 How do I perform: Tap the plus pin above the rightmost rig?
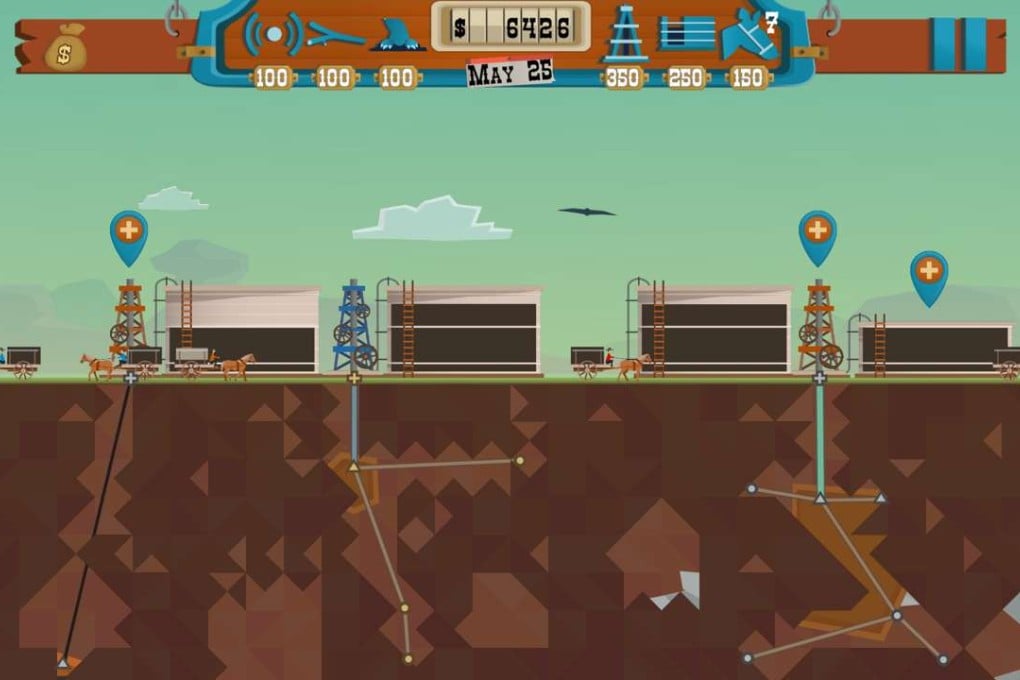(x=817, y=231)
